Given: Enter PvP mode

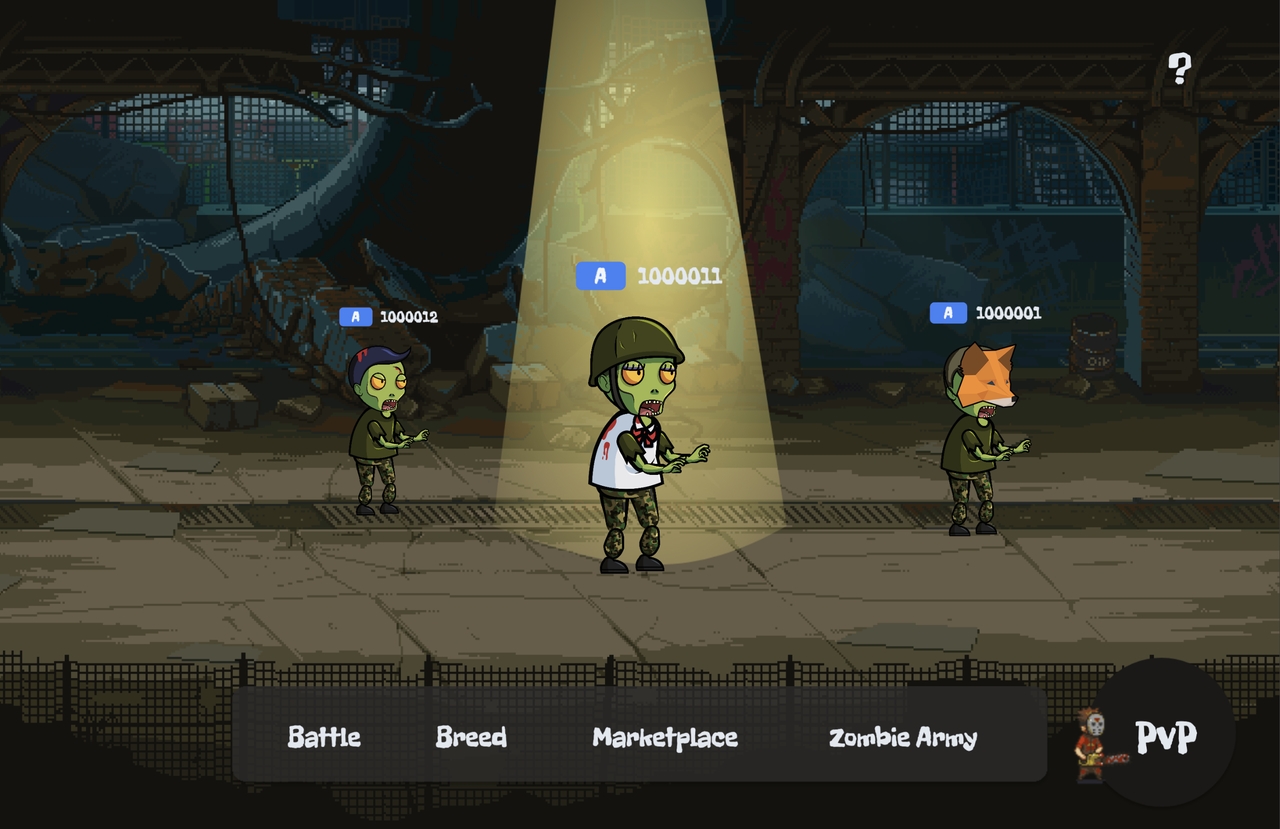Looking at the screenshot, I should coord(1165,735).
